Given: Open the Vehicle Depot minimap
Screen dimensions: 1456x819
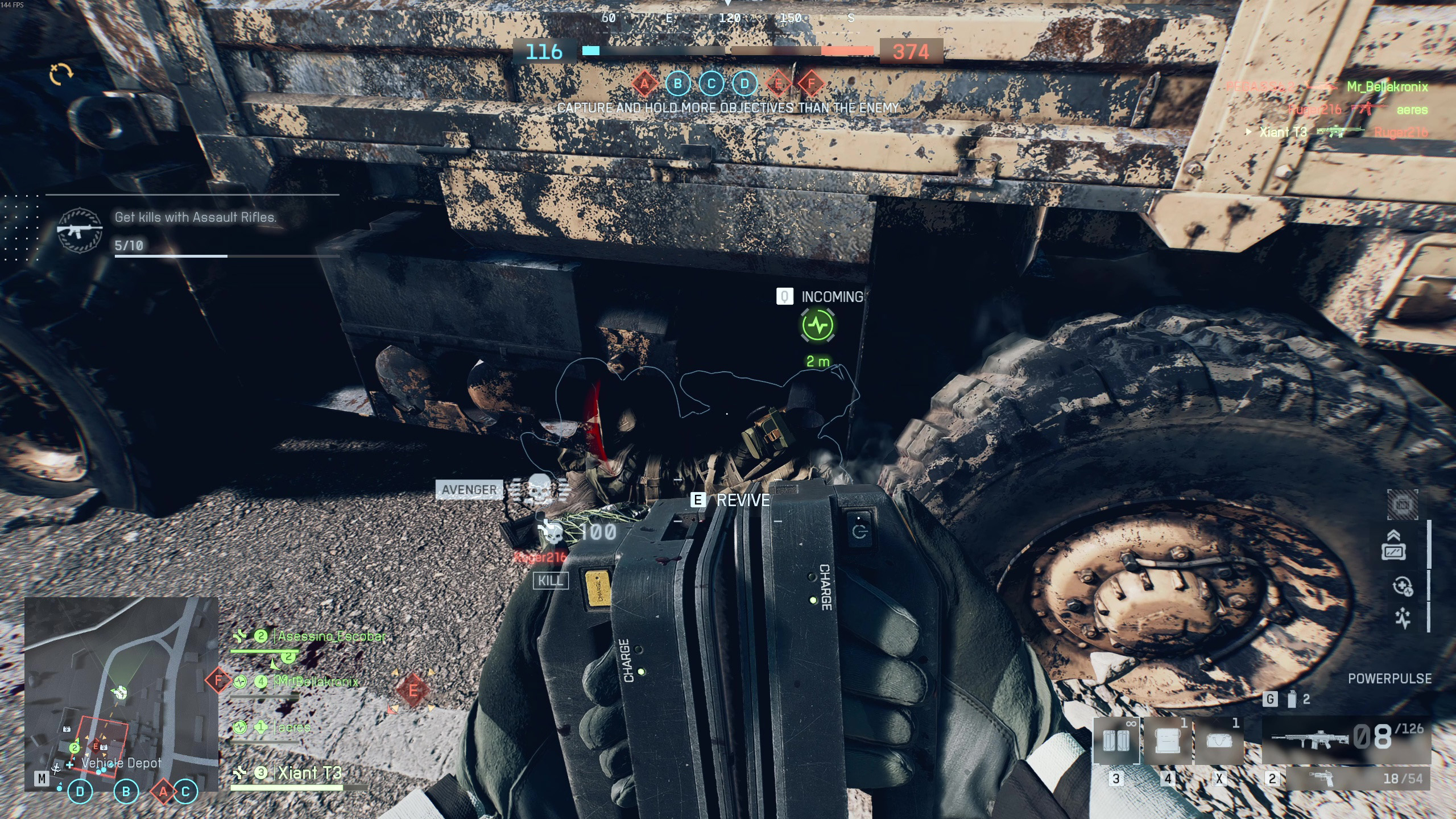Looking at the screenshot, I should pyautogui.click(x=121, y=693).
